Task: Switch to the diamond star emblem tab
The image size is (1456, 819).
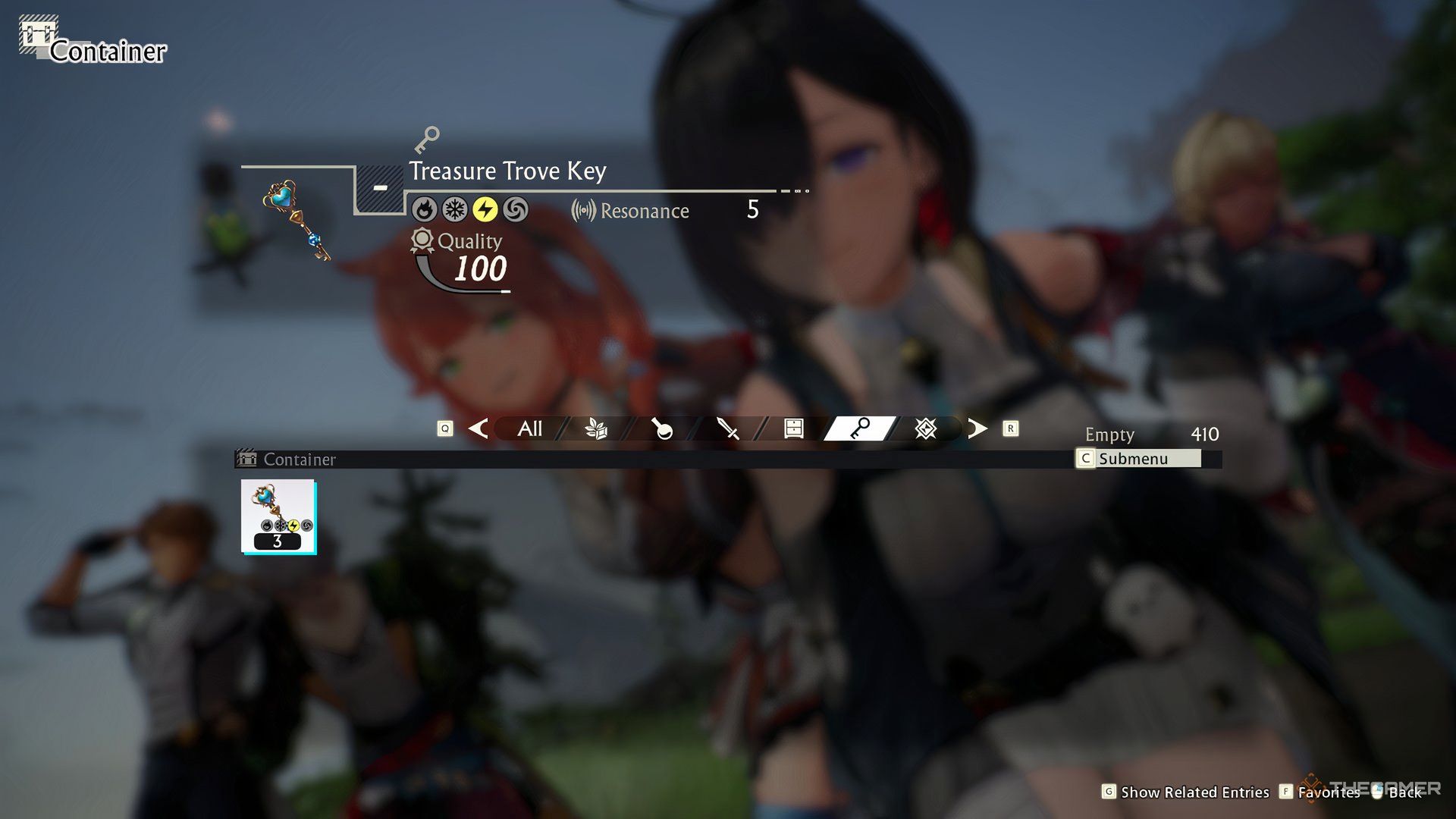Action: coord(925,429)
